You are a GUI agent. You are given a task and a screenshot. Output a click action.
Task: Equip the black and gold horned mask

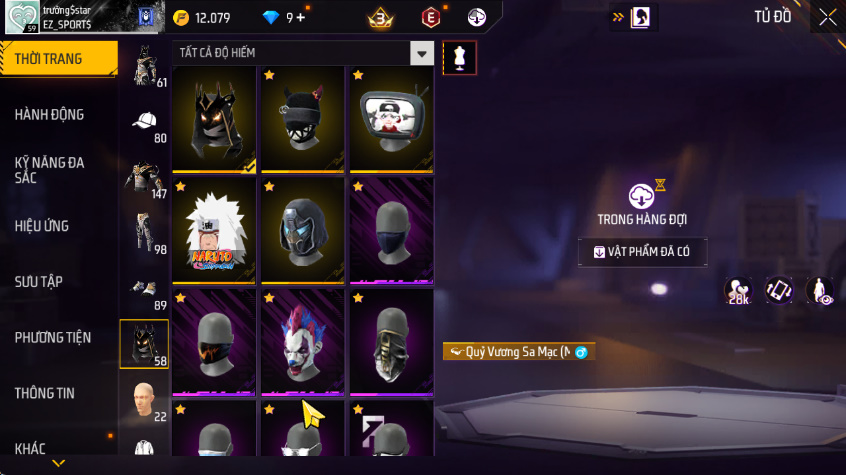coord(214,118)
